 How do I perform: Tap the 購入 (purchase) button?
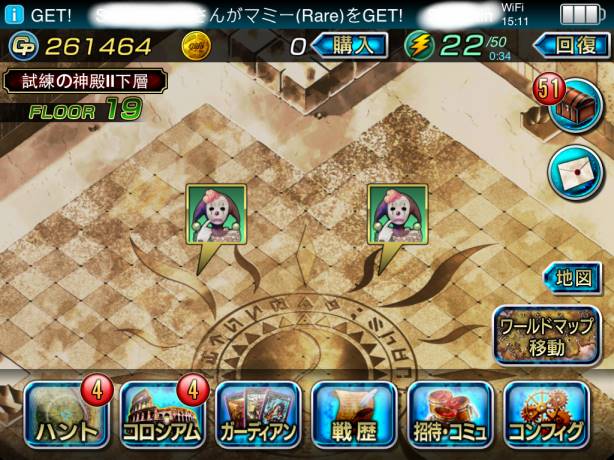coord(349,45)
